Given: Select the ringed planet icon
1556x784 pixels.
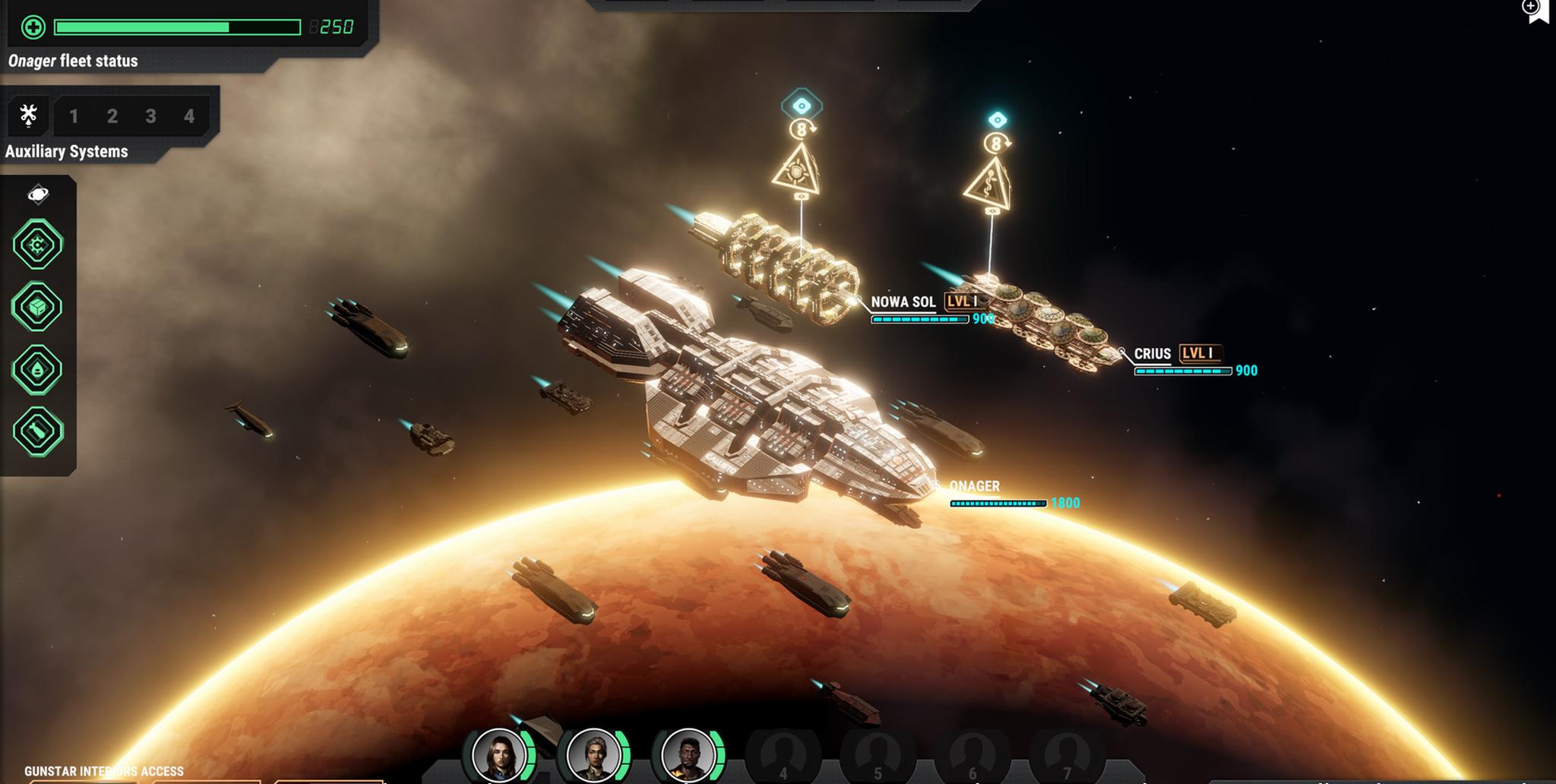Looking at the screenshot, I should pyautogui.click(x=38, y=194).
